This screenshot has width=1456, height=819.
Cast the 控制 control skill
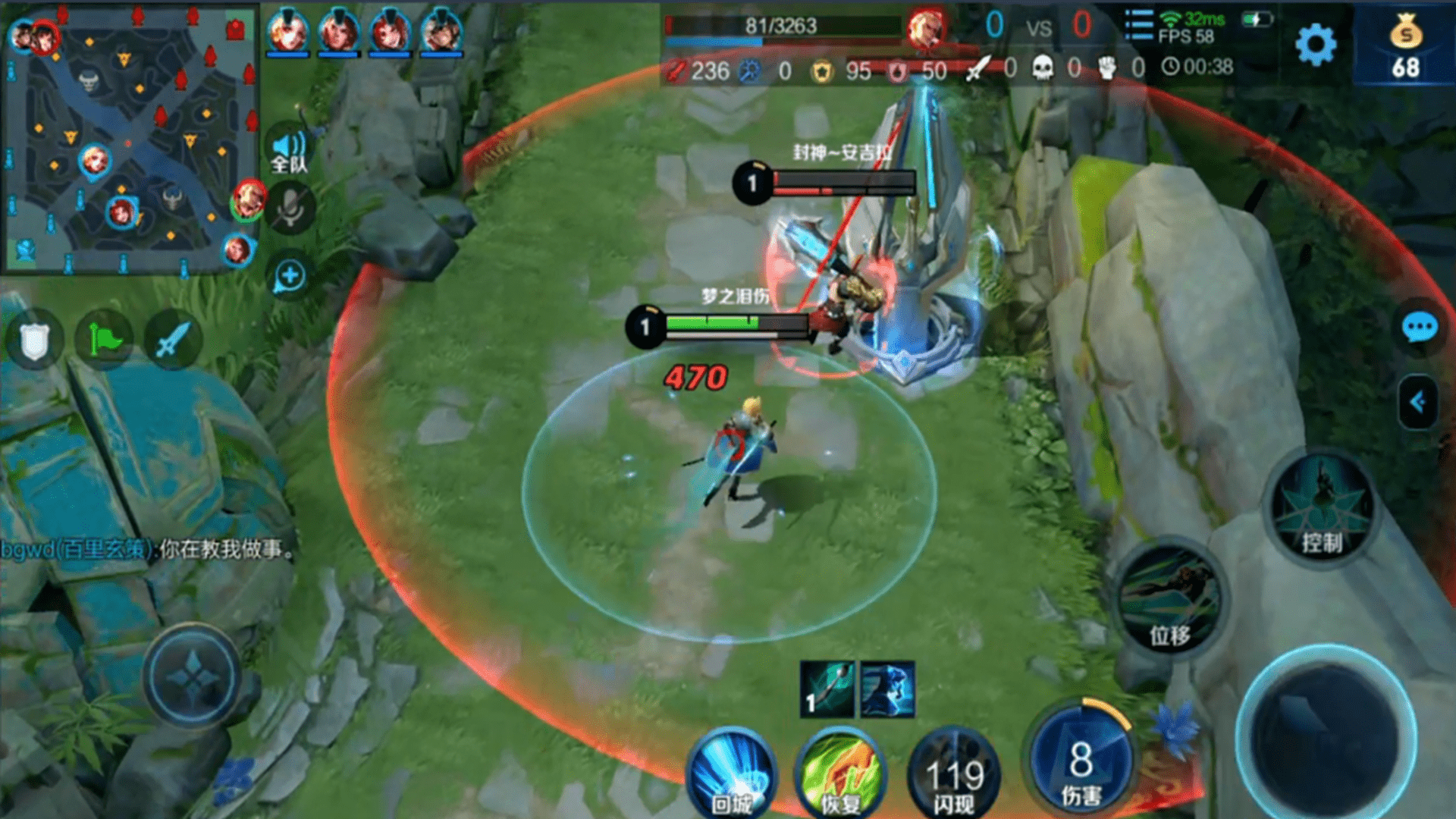[1322, 507]
